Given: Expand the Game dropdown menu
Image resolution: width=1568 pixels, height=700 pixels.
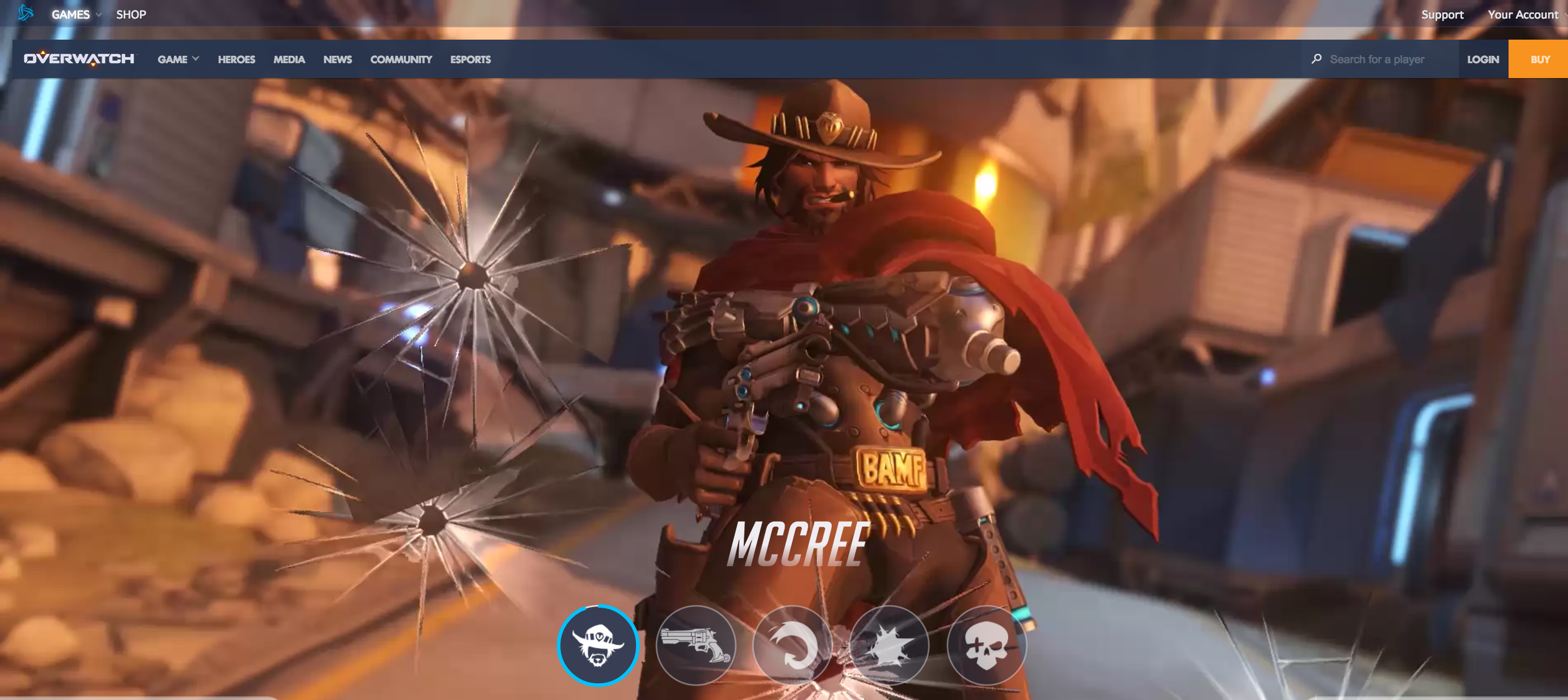Looking at the screenshot, I should pos(178,59).
